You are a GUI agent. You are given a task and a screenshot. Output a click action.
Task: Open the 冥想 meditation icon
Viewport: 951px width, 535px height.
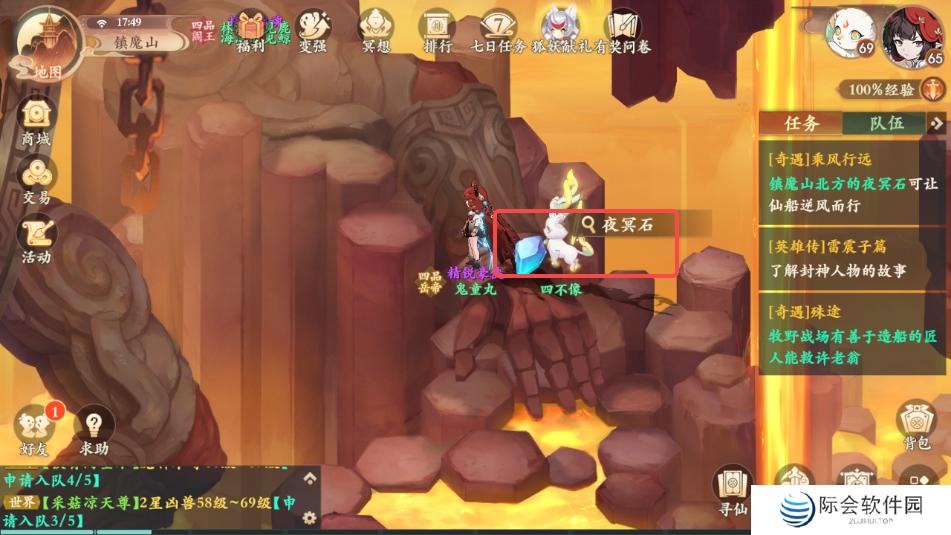[376, 29]
